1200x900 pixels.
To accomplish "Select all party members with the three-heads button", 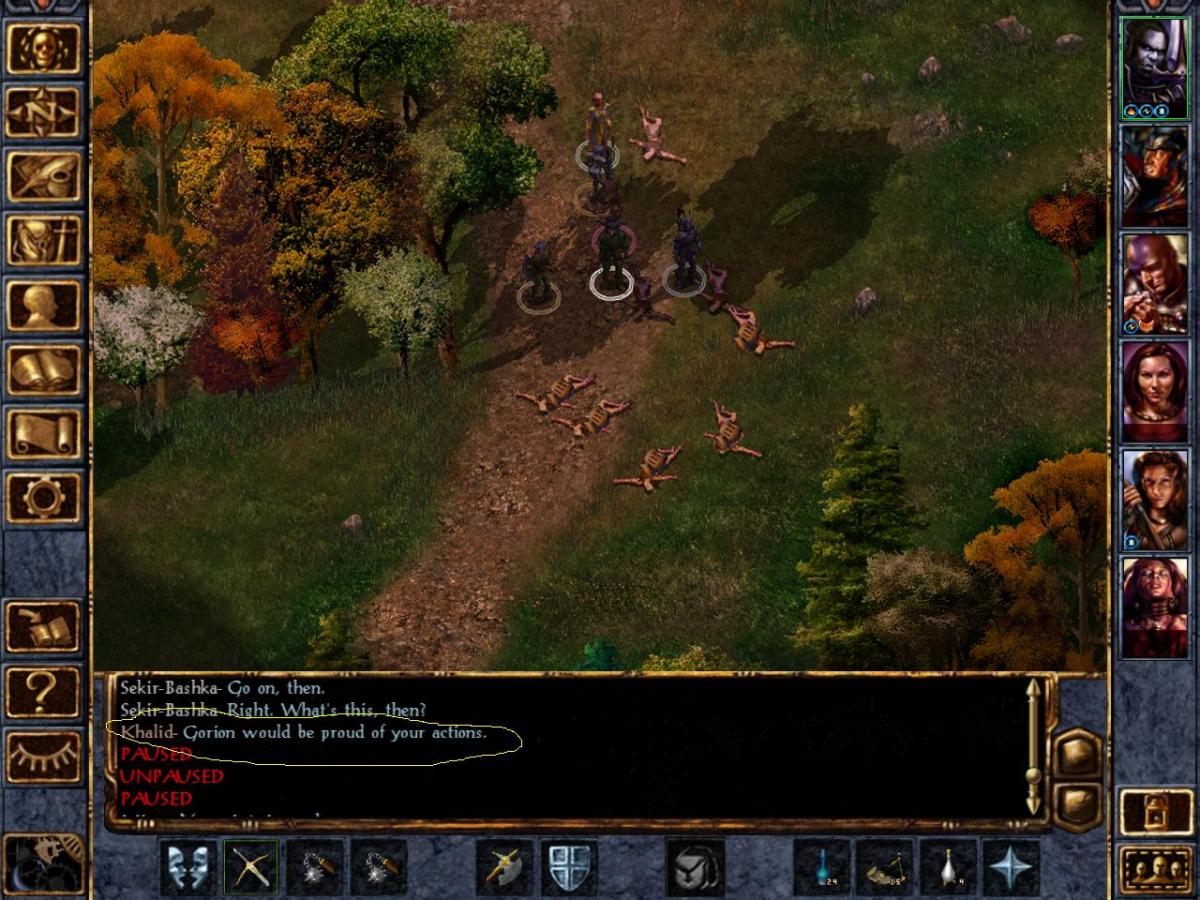I will point(1156,868).
